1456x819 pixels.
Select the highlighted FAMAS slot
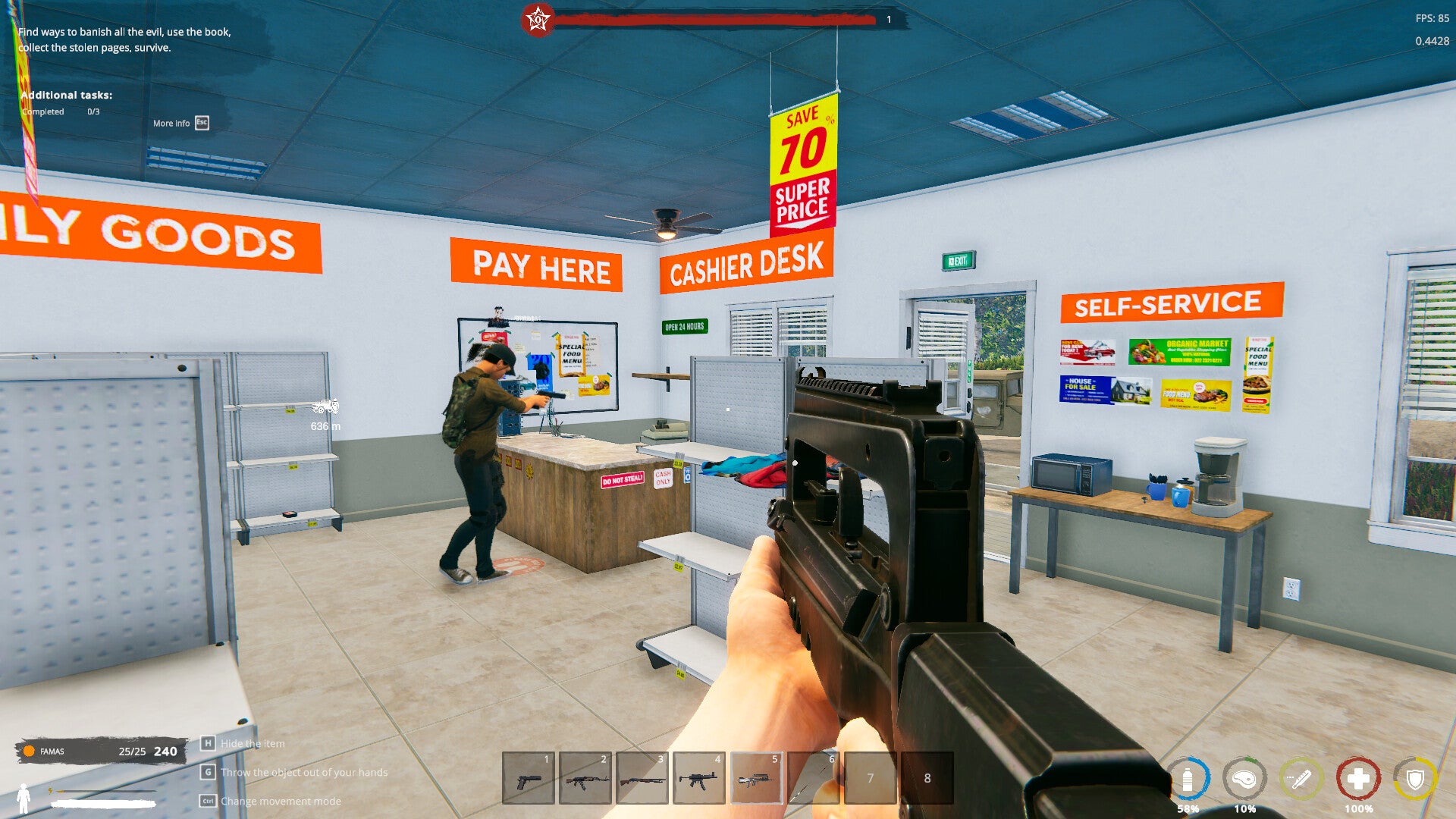point(756,778)
